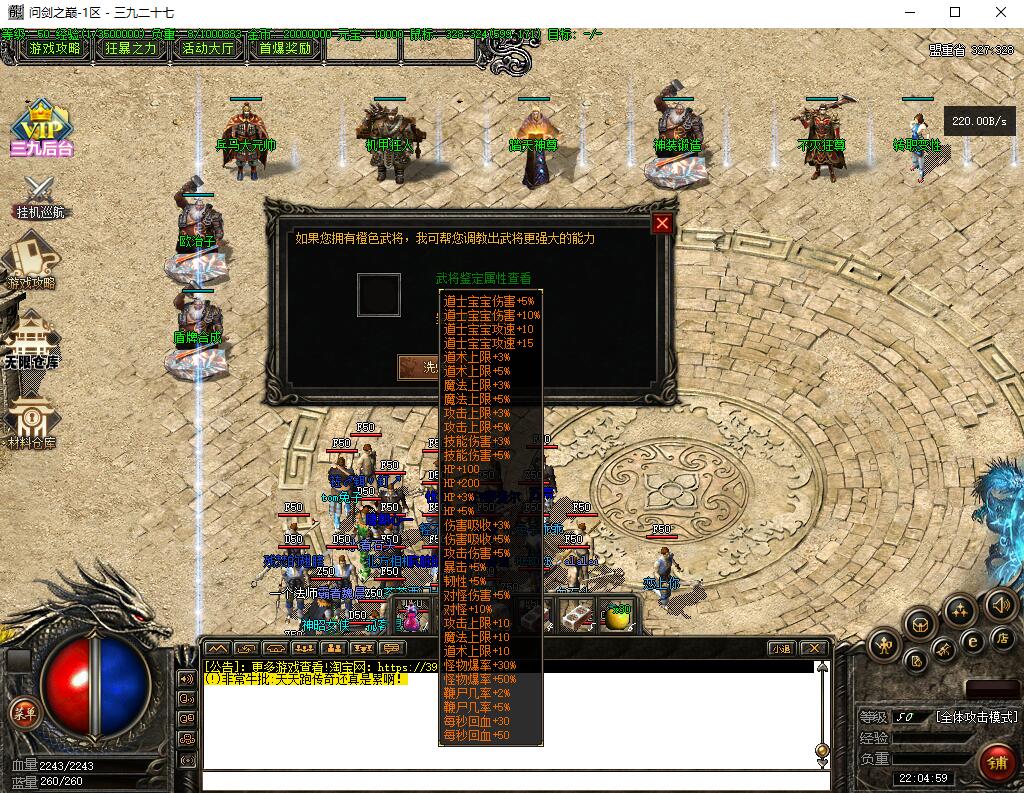Click the empty 武将 item slot in dialog
Viewport: 1024px width, 793px height.
tap(379, 295)
